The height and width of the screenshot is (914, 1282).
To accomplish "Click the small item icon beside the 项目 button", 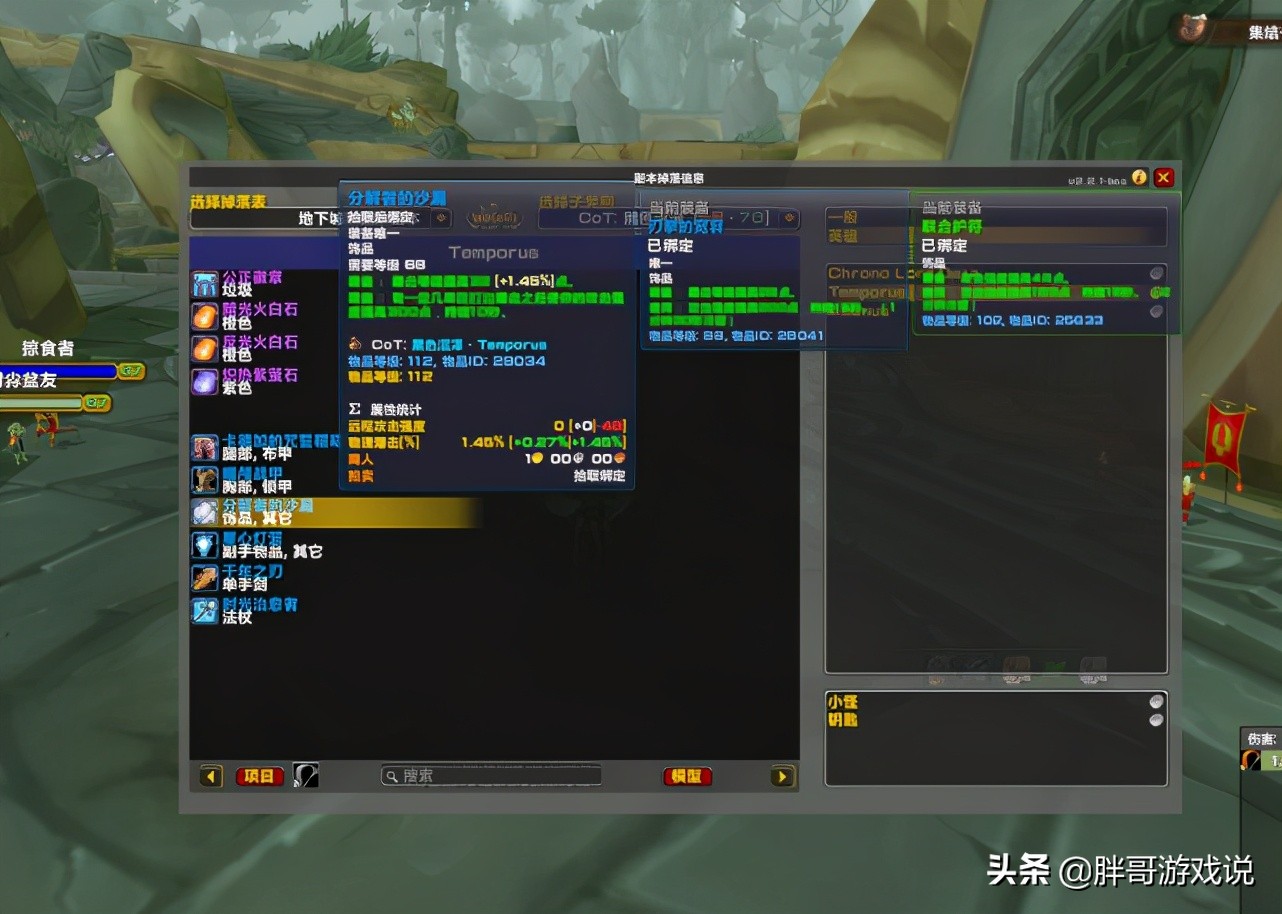I will point(305,775).
